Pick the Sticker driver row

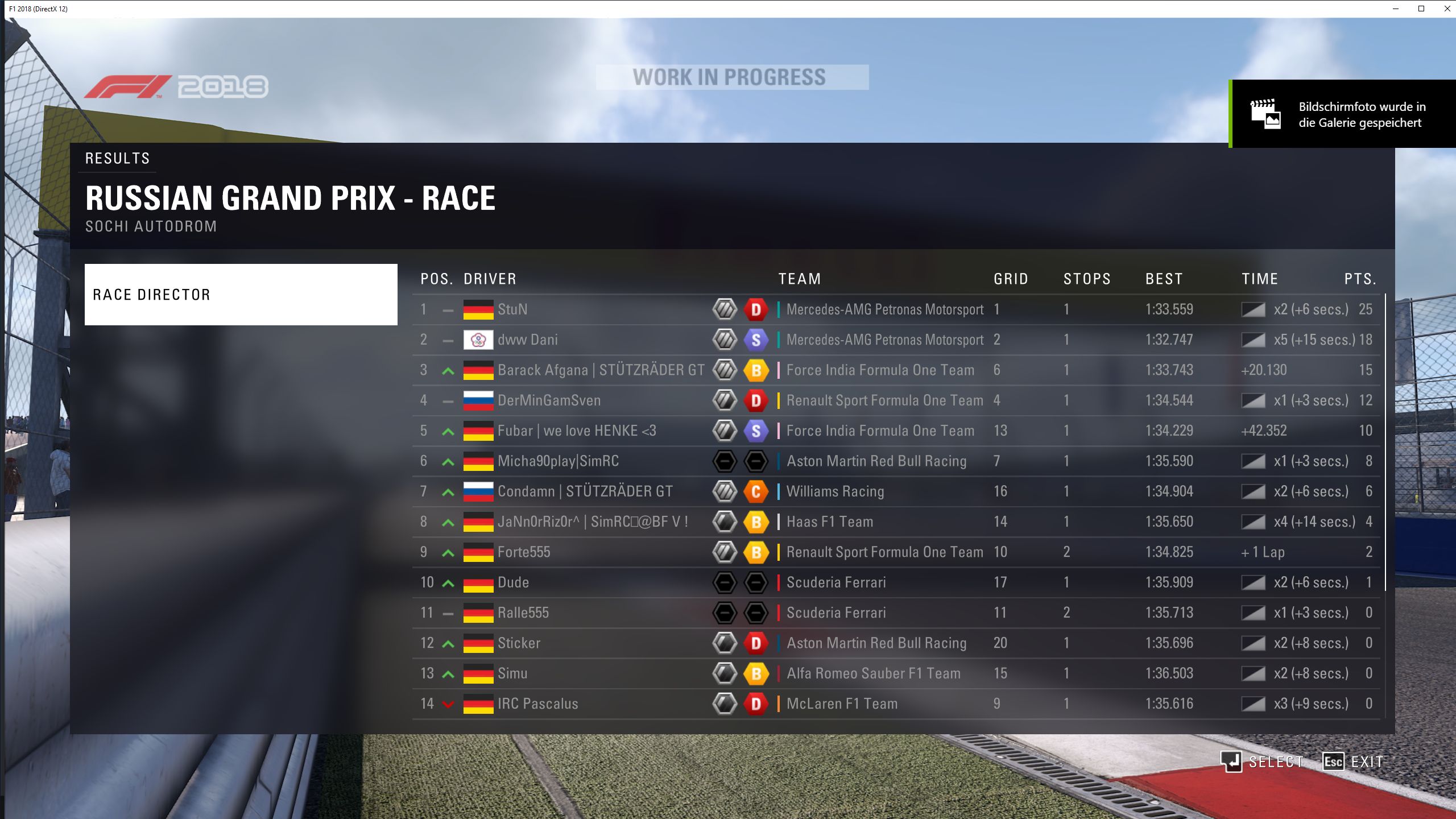pyautogui.click(x=569, y=643)
